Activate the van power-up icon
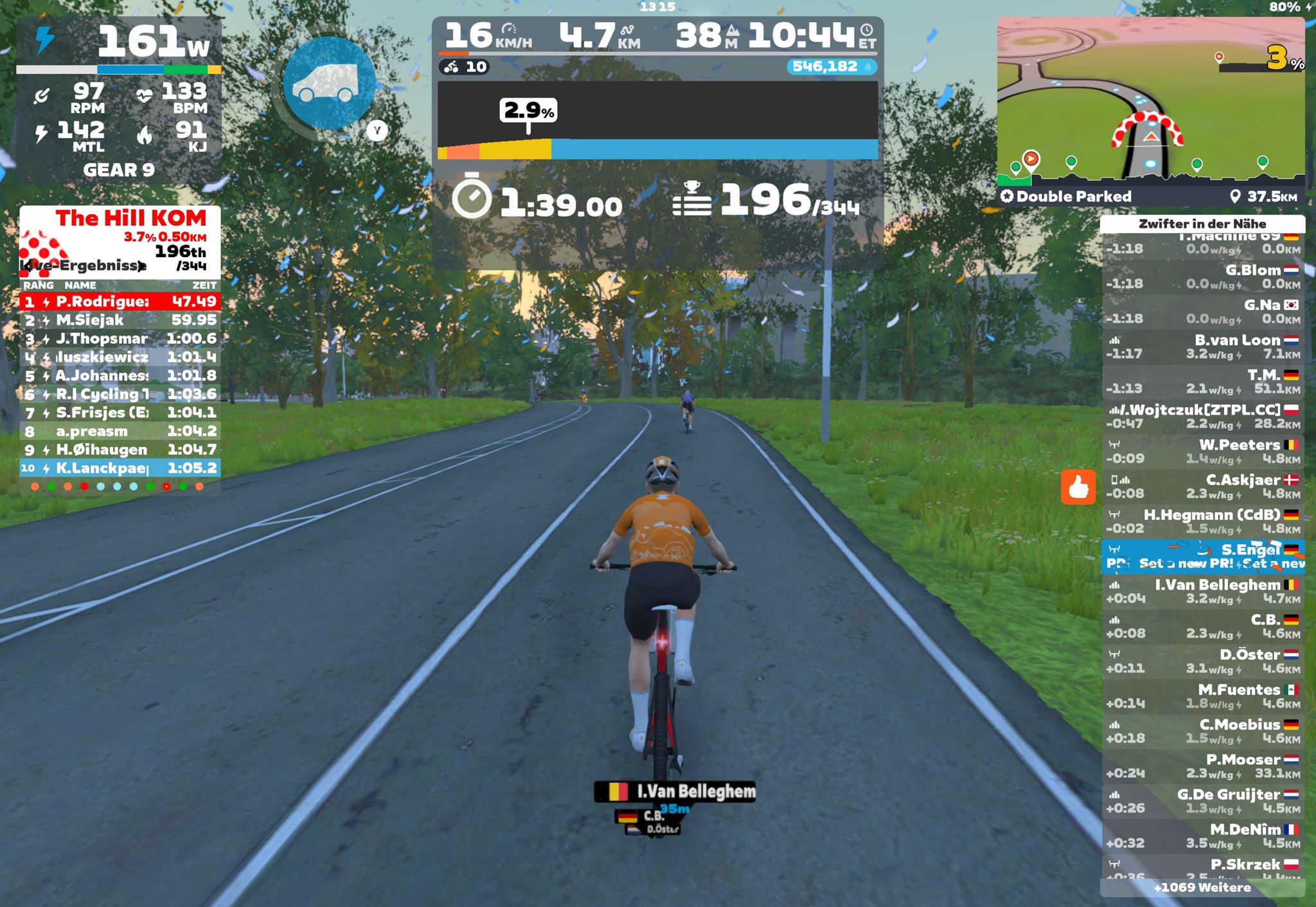1316x907 pixels. pyautogui.click(x=328, y=83)
